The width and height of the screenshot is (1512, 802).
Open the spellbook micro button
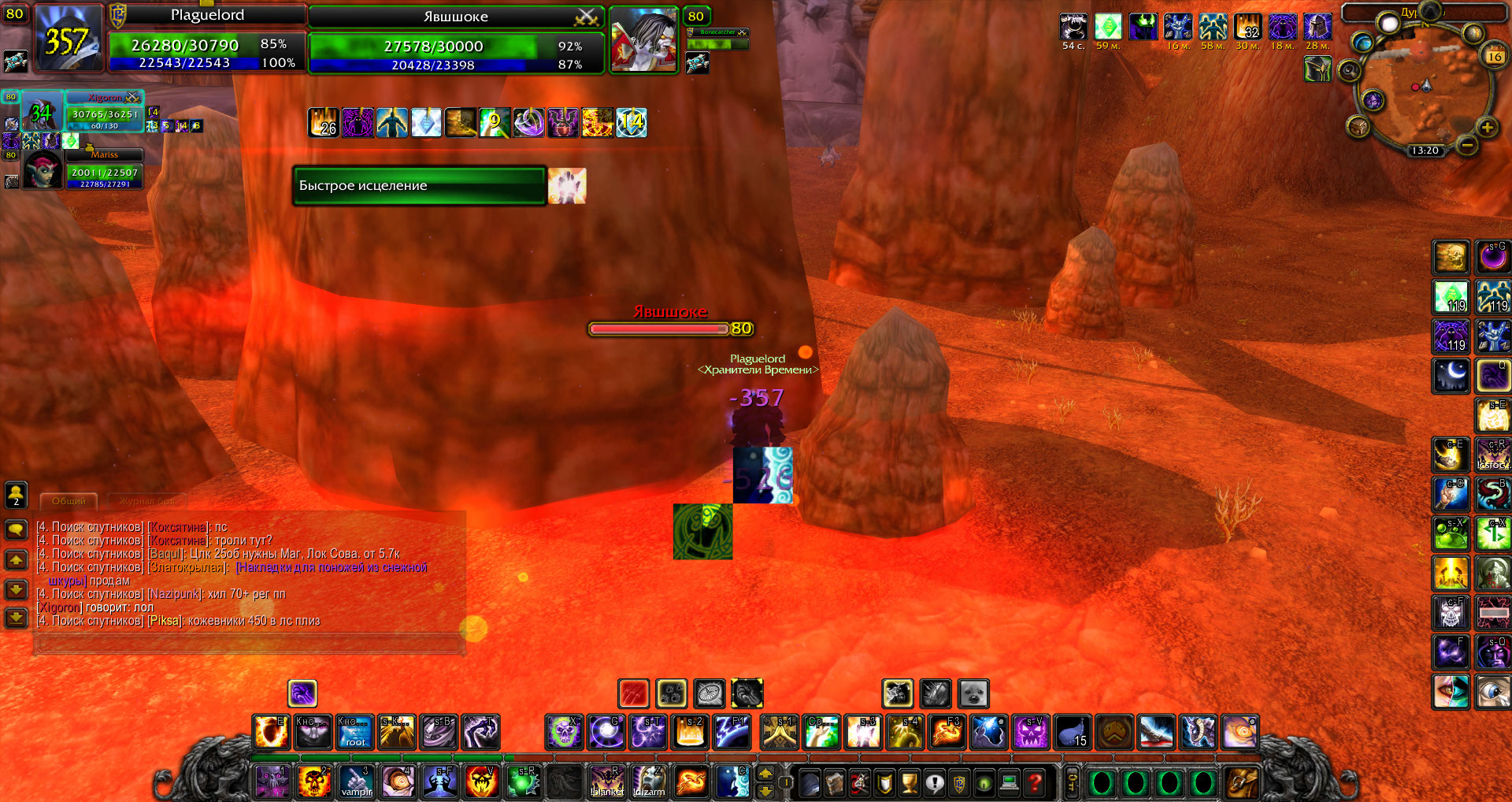coord(834,782)
